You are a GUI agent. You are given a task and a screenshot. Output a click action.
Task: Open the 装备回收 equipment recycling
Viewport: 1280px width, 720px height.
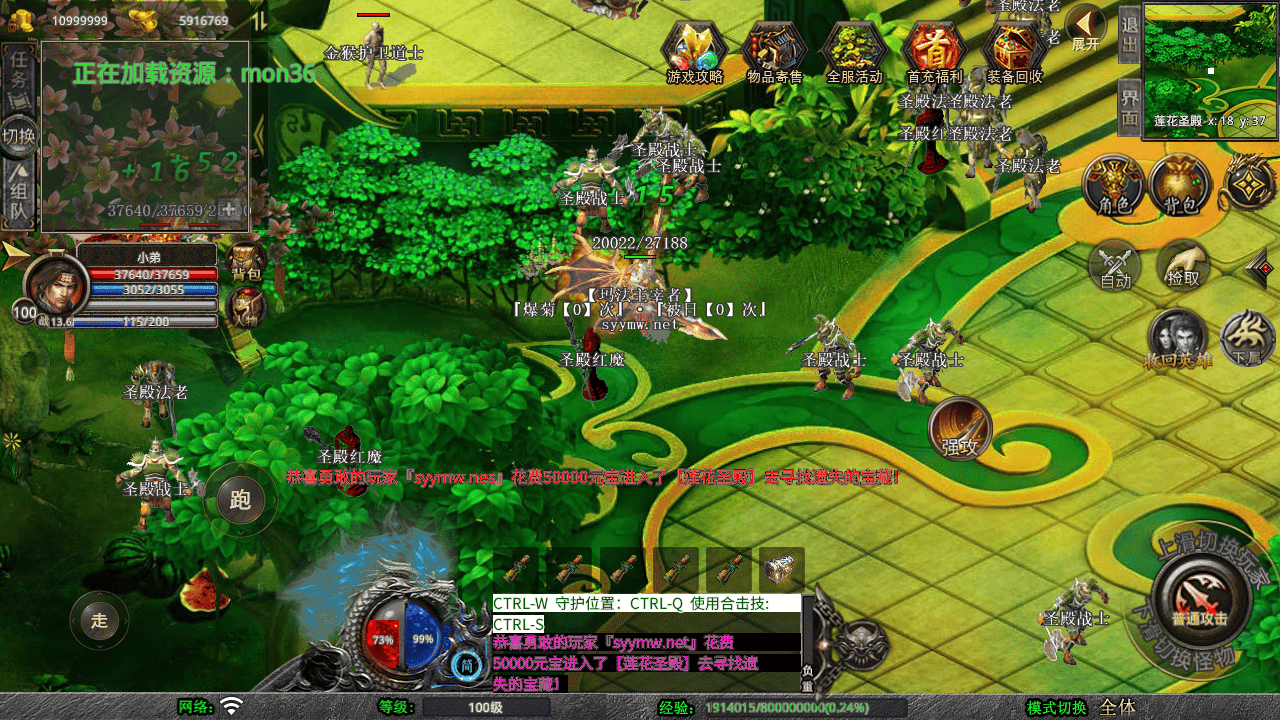1014,52
